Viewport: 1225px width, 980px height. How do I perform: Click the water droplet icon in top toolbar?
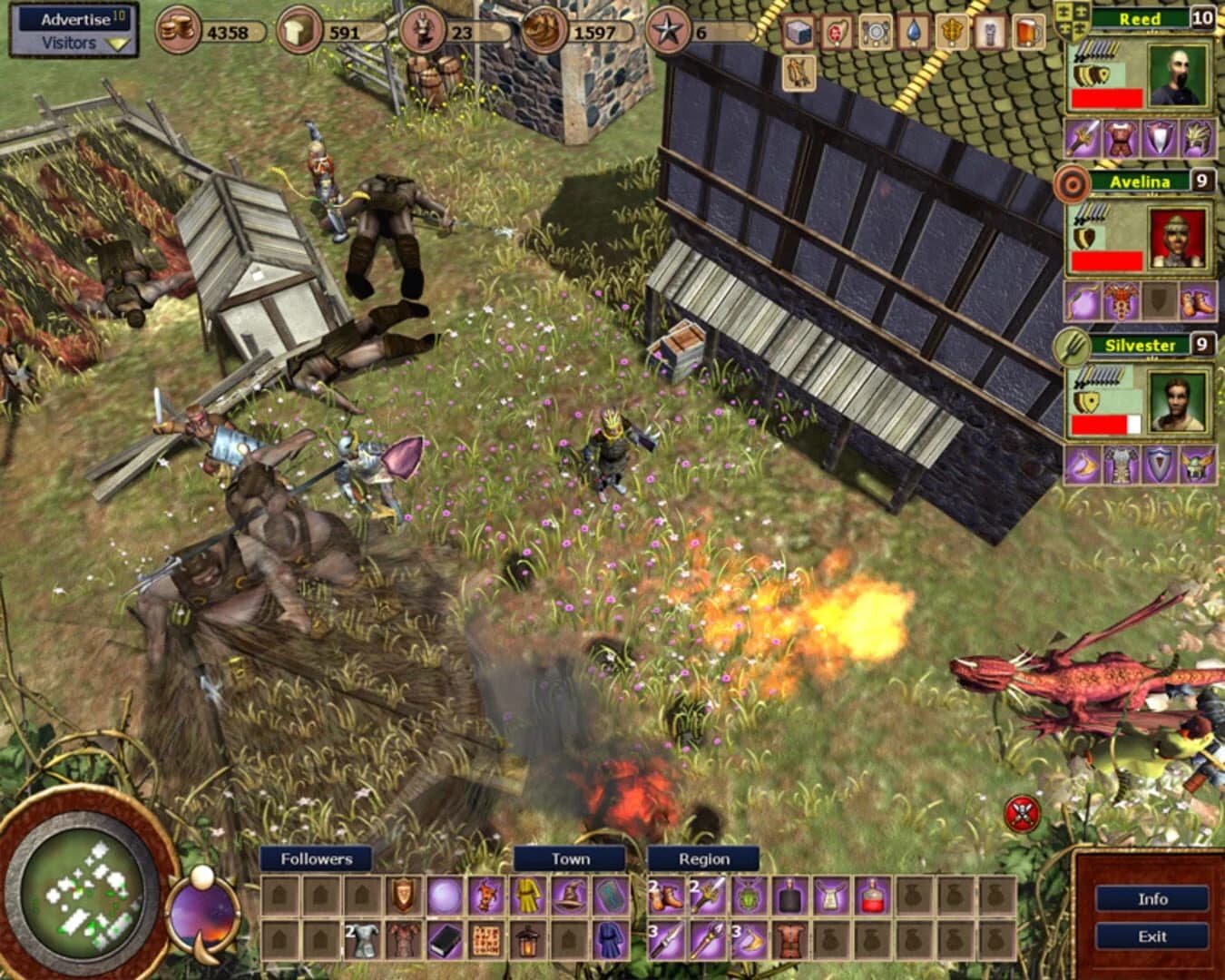[914, 32]
